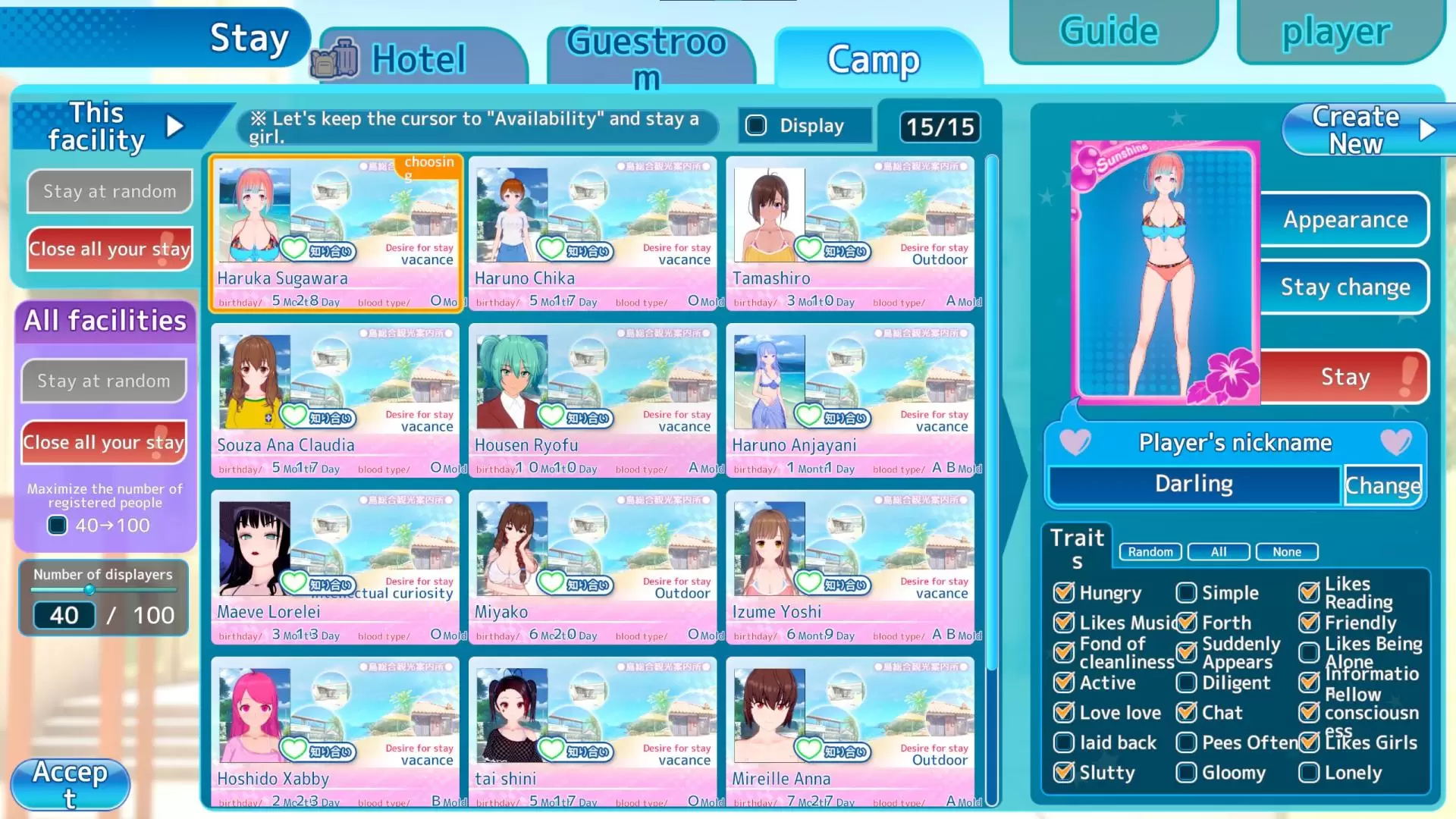This screenshot has width=1456, height=819.
Task: Toggle the Display checkbox
Action: point(757,125)
